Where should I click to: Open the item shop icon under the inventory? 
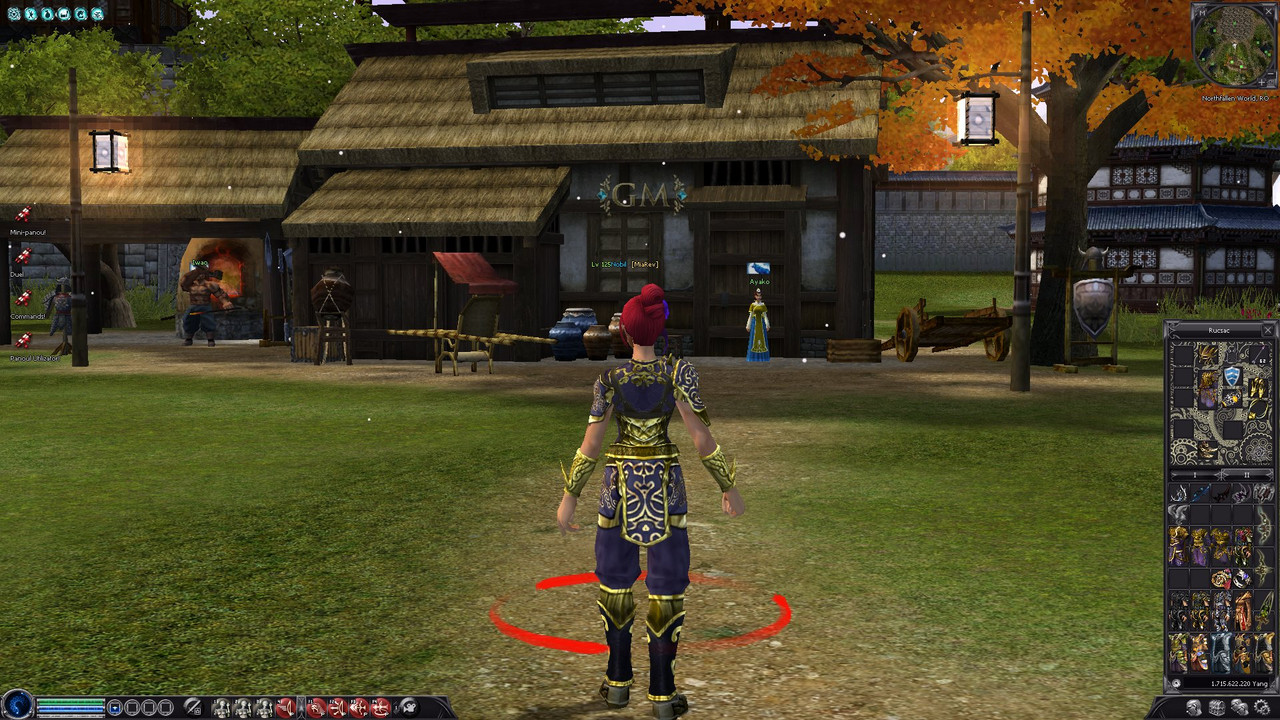[x=1216, y=707]
